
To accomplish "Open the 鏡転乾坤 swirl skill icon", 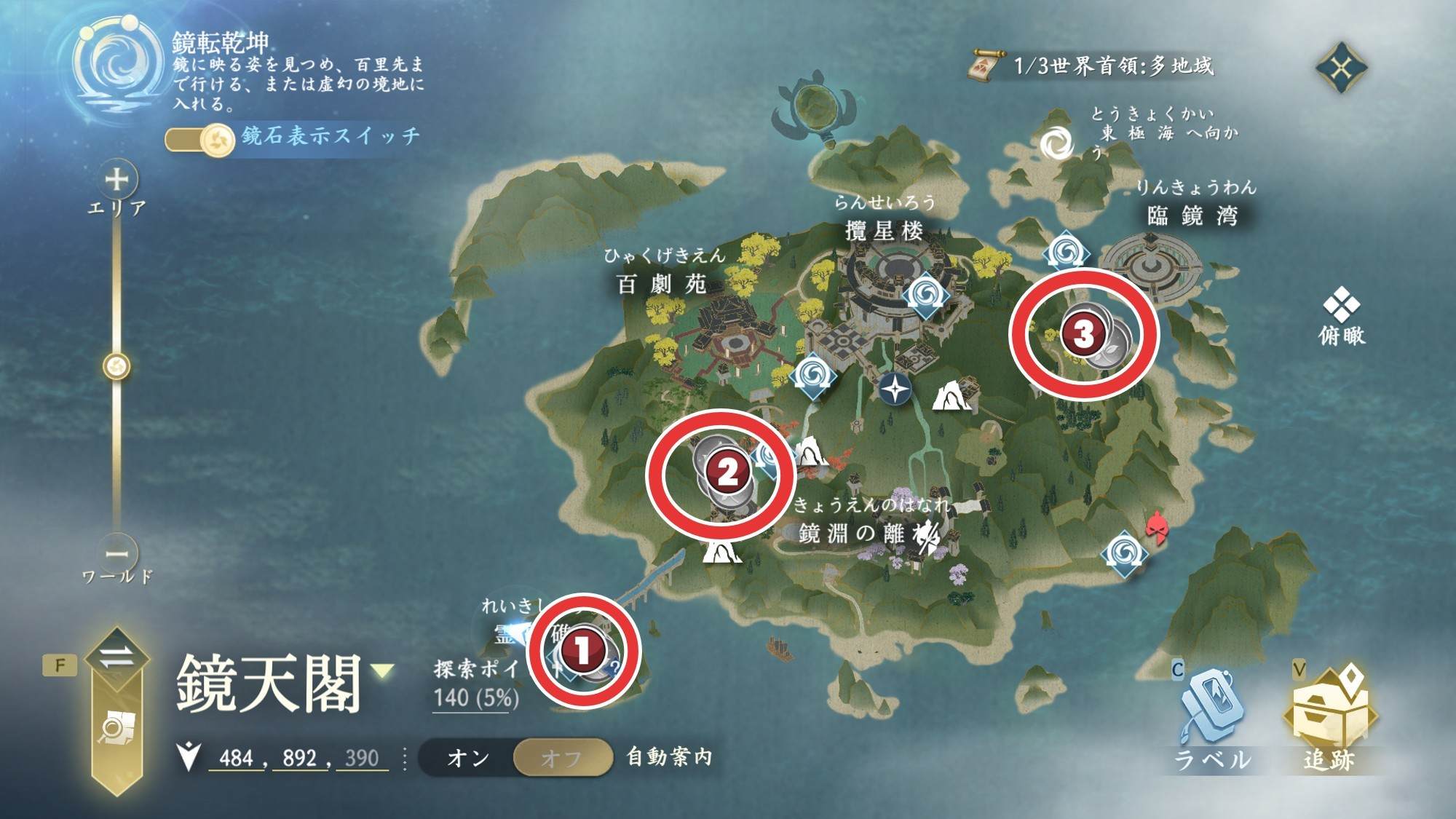I will [116, 67].
